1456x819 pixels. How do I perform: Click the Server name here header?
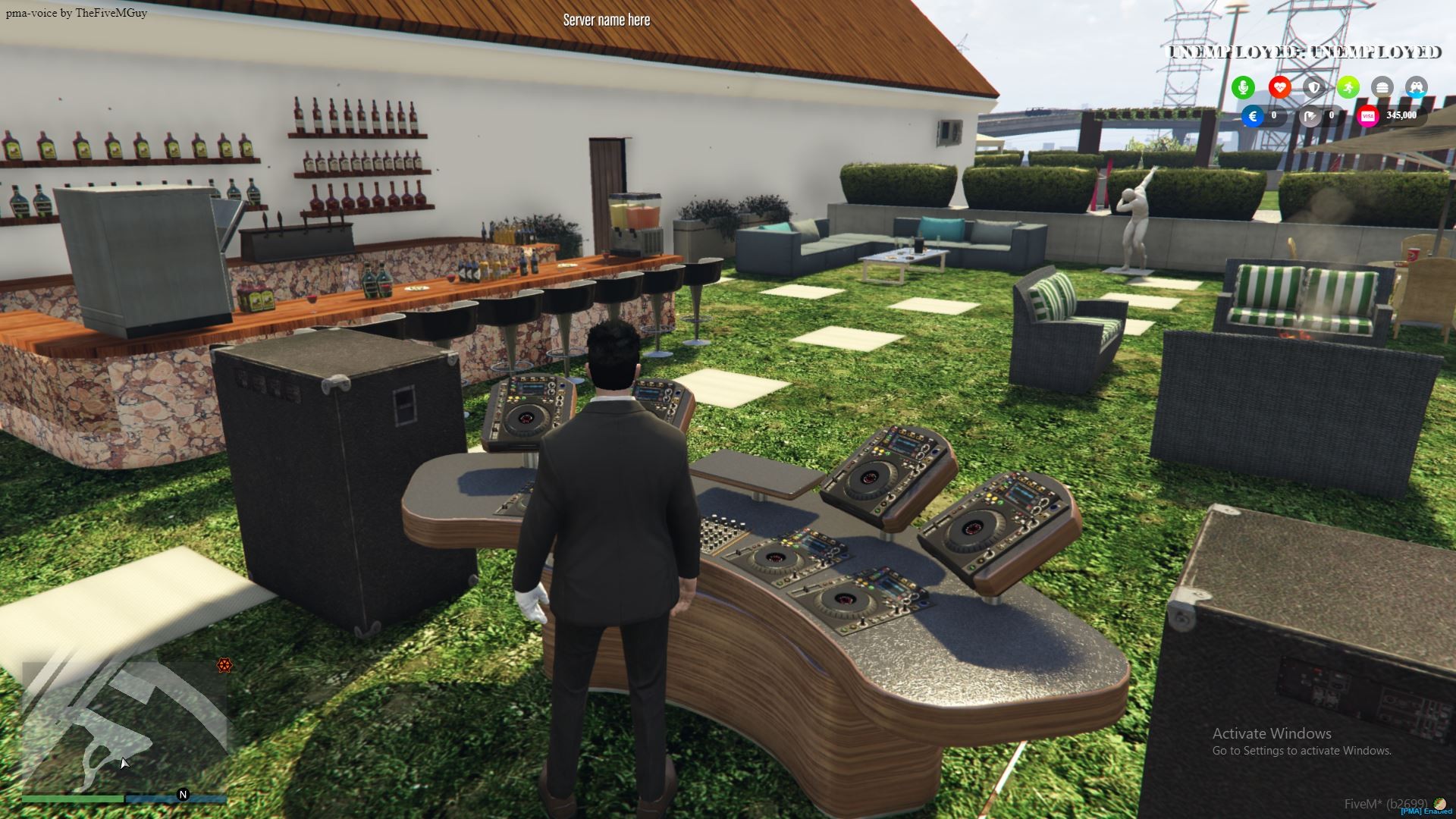[x=605, y=19]
